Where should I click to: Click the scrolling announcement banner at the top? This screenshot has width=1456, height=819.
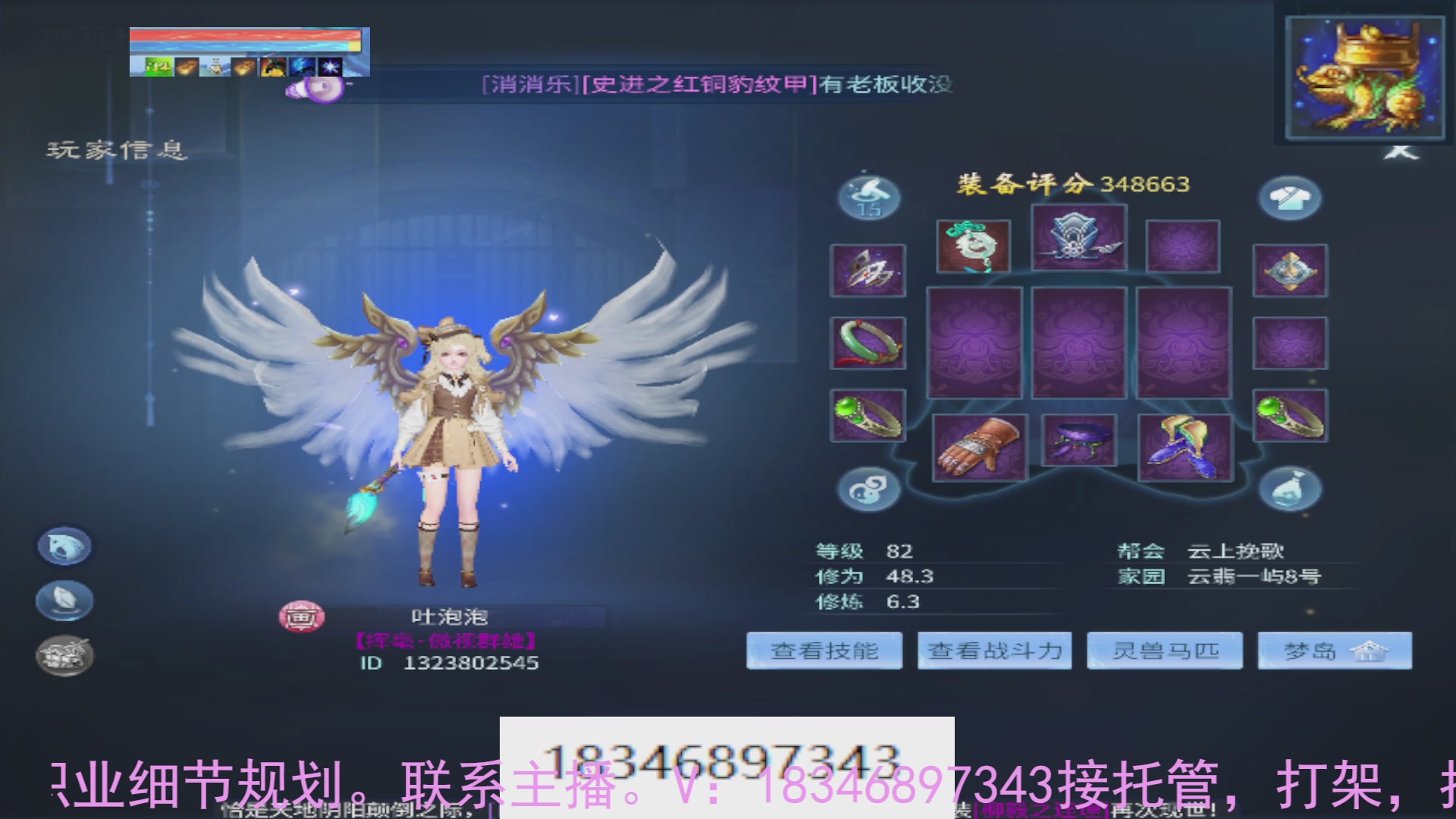click(x=717, y=85)
